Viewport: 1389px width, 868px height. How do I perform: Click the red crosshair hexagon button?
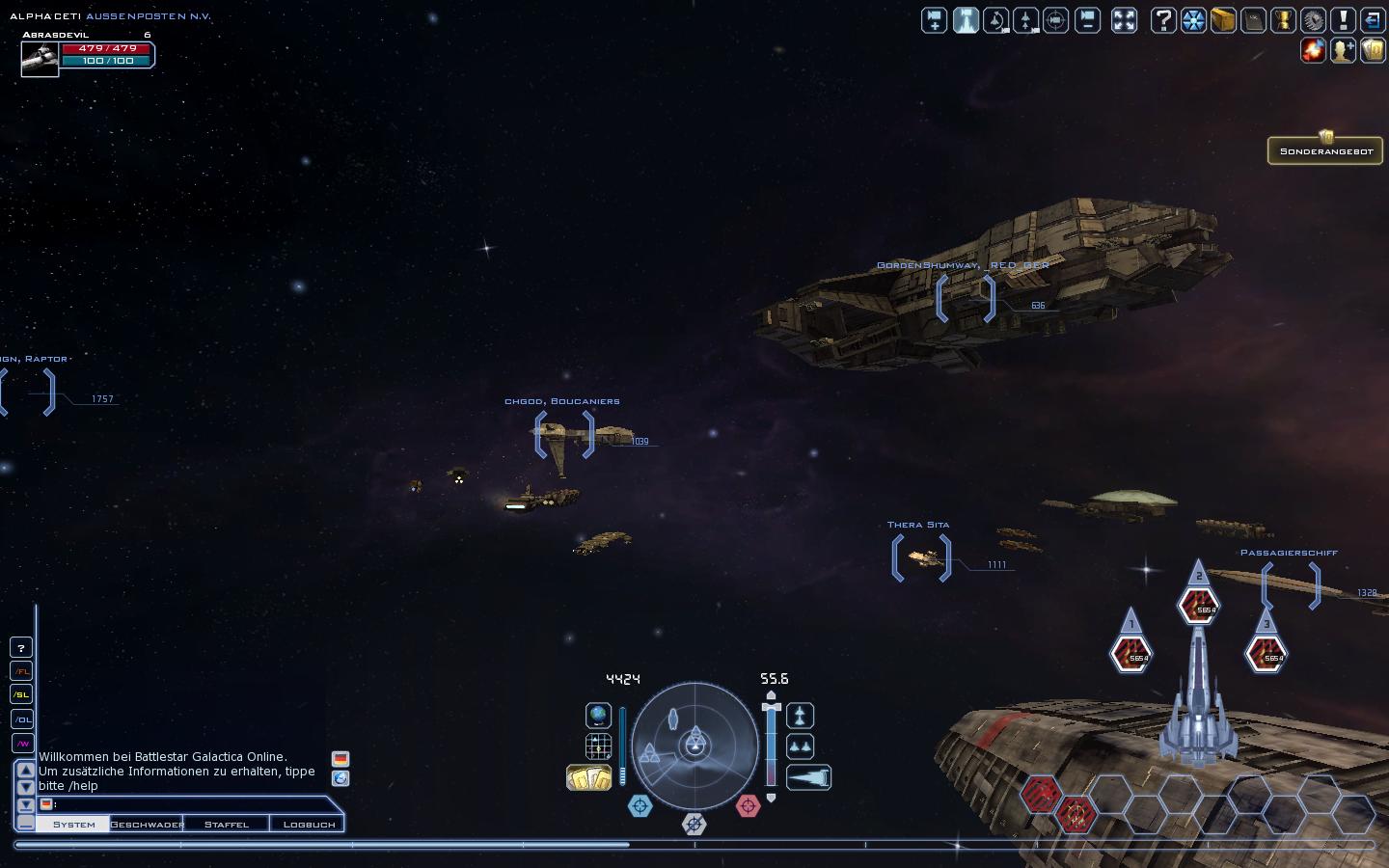(x=748, y=805)
